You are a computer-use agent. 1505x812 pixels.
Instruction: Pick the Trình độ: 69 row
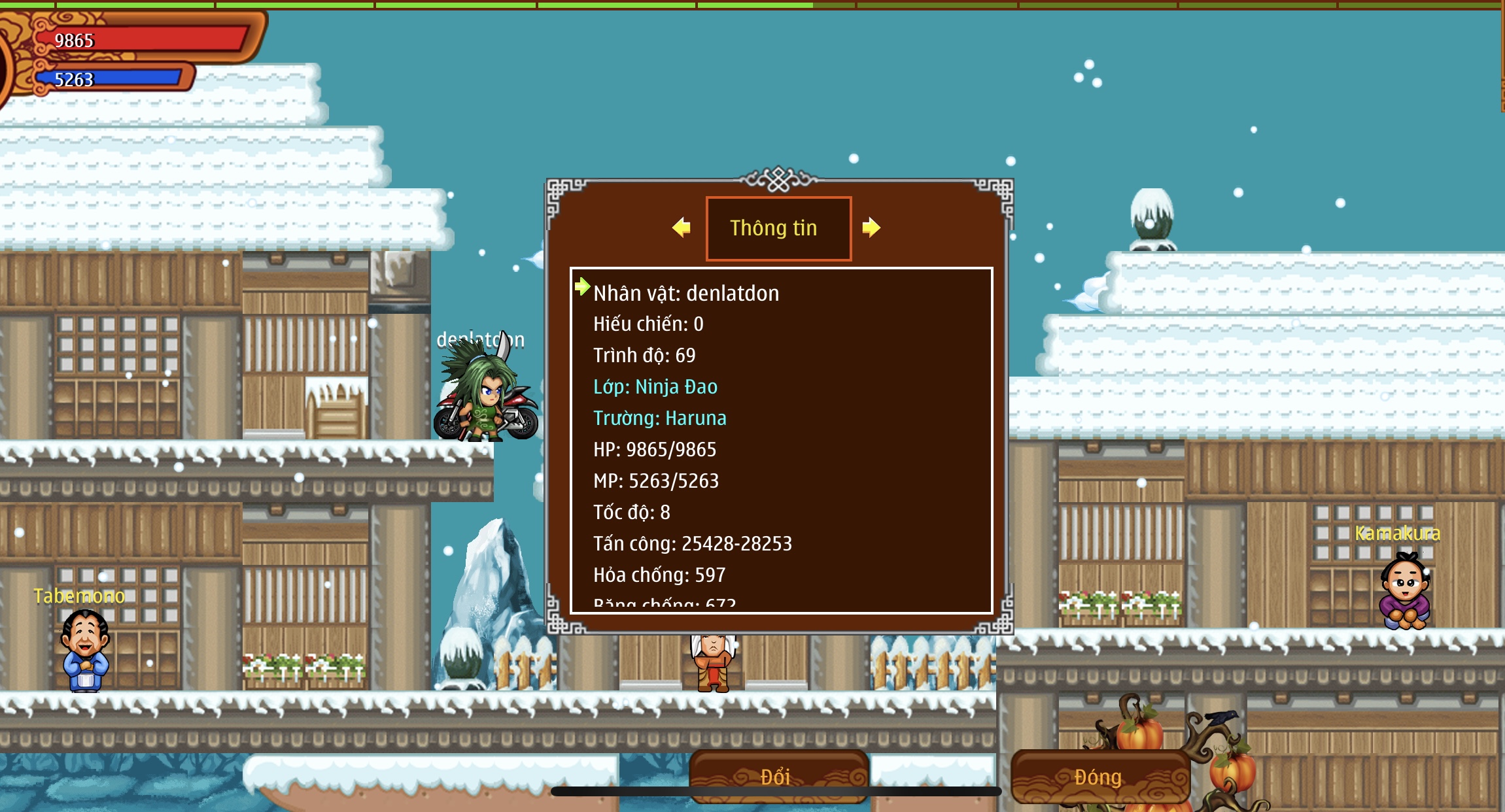644,356
